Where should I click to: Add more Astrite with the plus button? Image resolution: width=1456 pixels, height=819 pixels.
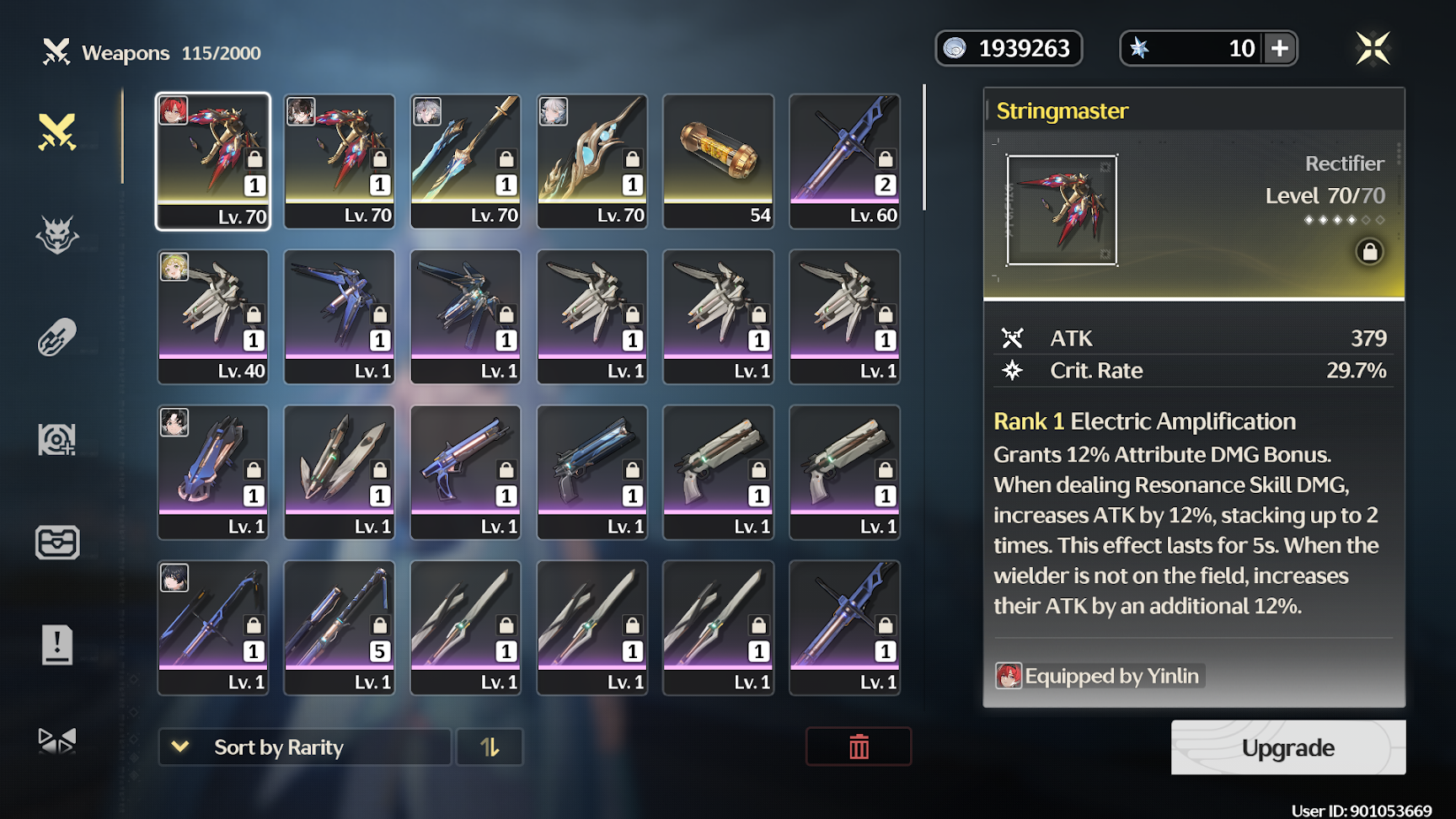[1280, 48]
